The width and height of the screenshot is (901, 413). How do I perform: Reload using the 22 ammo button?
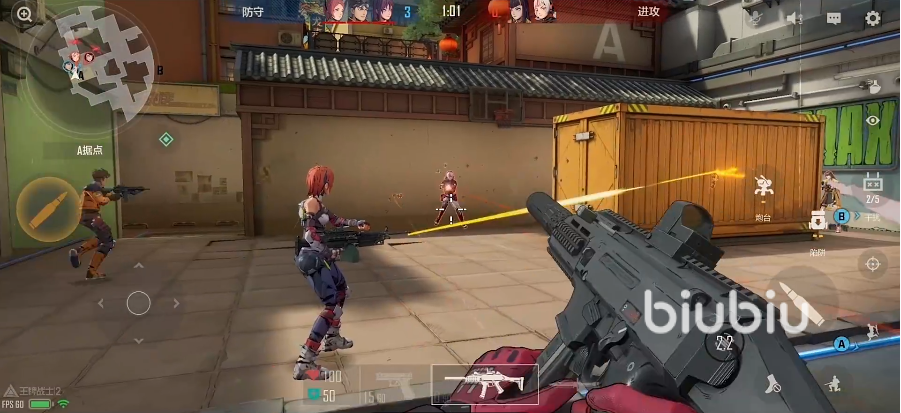(726, 343)
